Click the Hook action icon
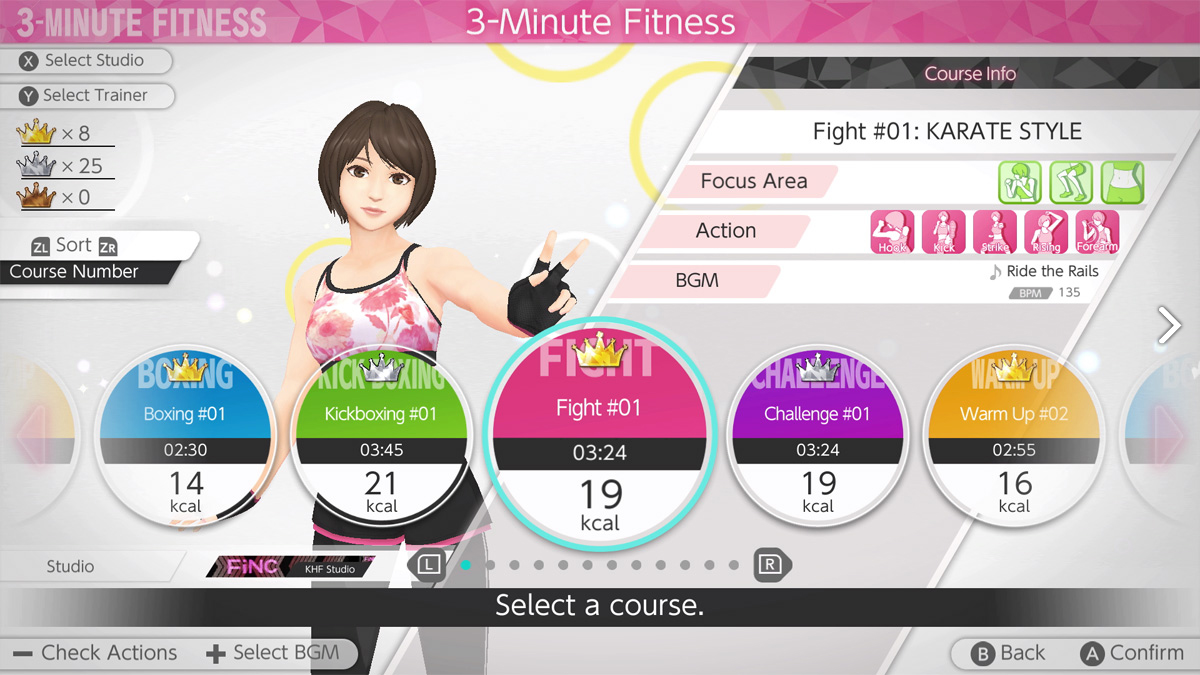Screen dimensions: 1200x675 point(892,232)
